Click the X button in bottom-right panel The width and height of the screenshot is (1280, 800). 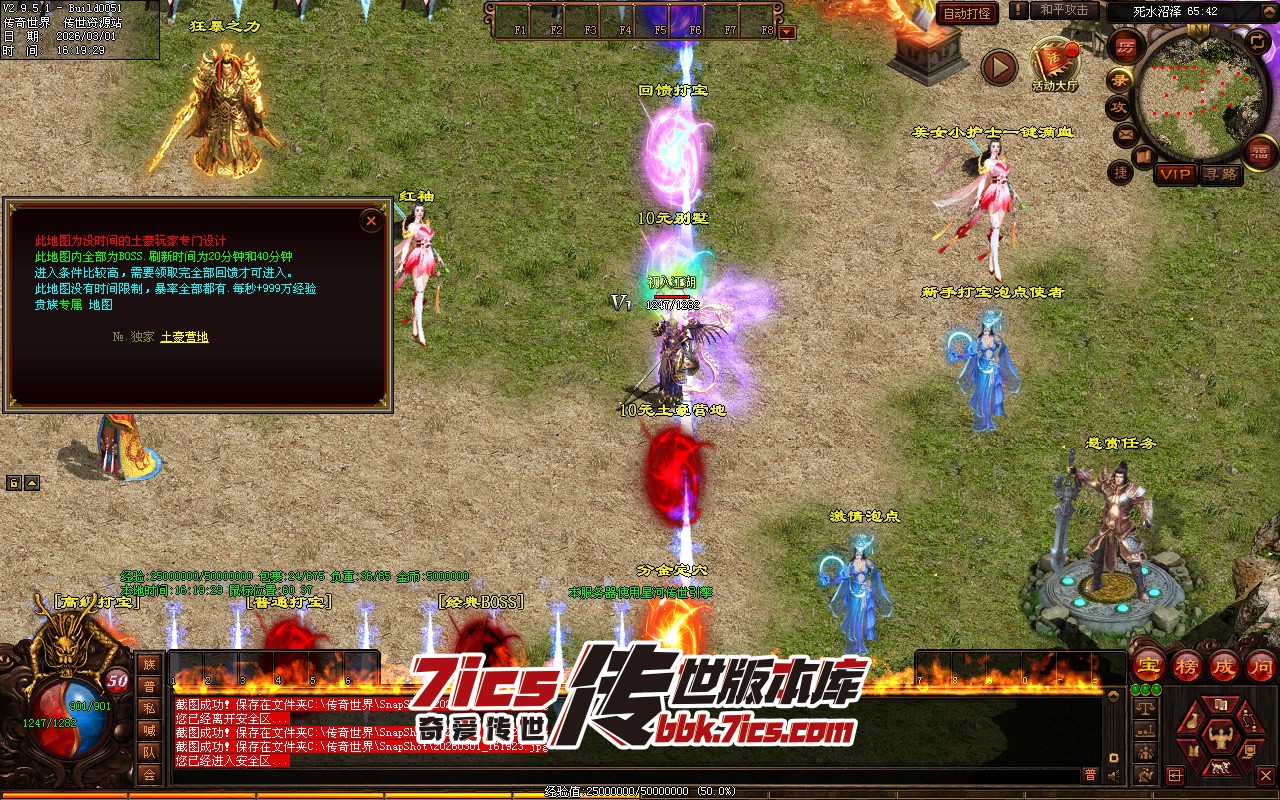coord(1265,775)
